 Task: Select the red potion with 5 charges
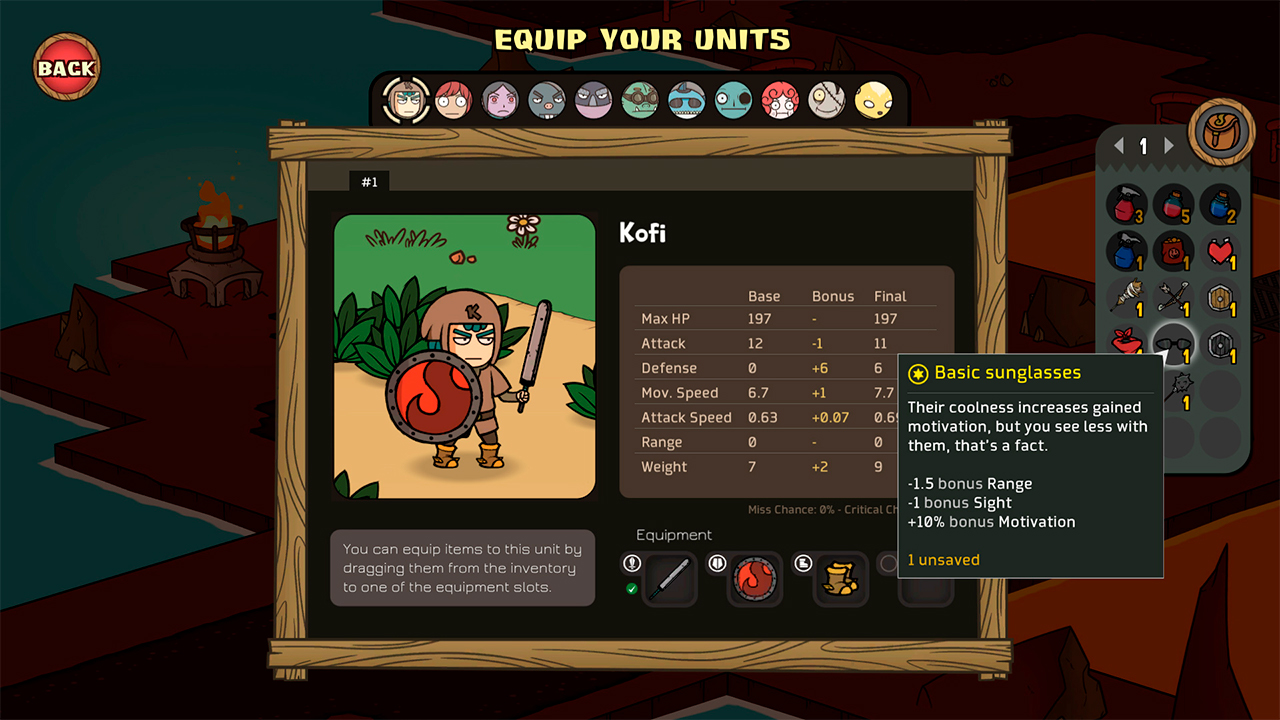(1175, 207)
